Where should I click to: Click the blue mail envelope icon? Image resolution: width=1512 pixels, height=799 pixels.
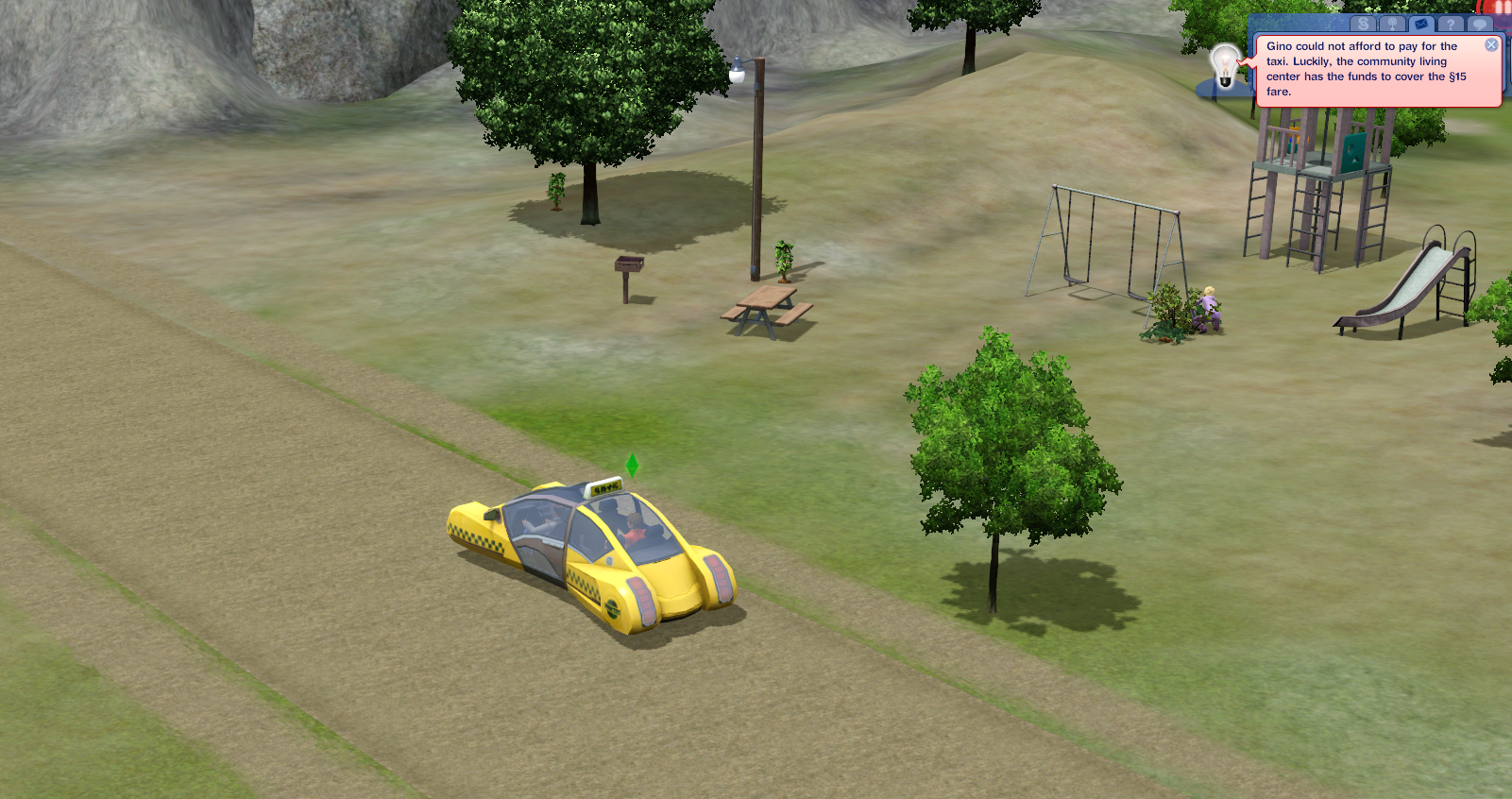(x=1420, y=24)
